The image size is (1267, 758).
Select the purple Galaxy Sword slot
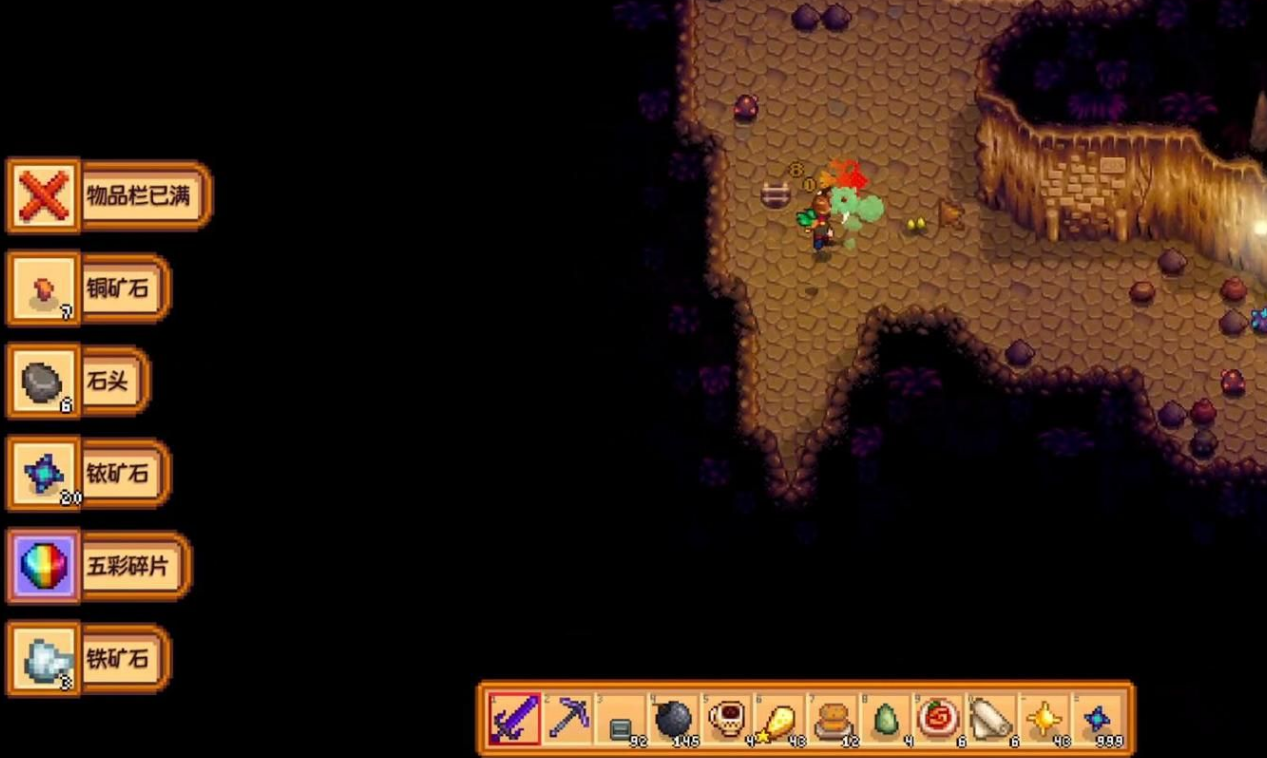pos(515,718)
